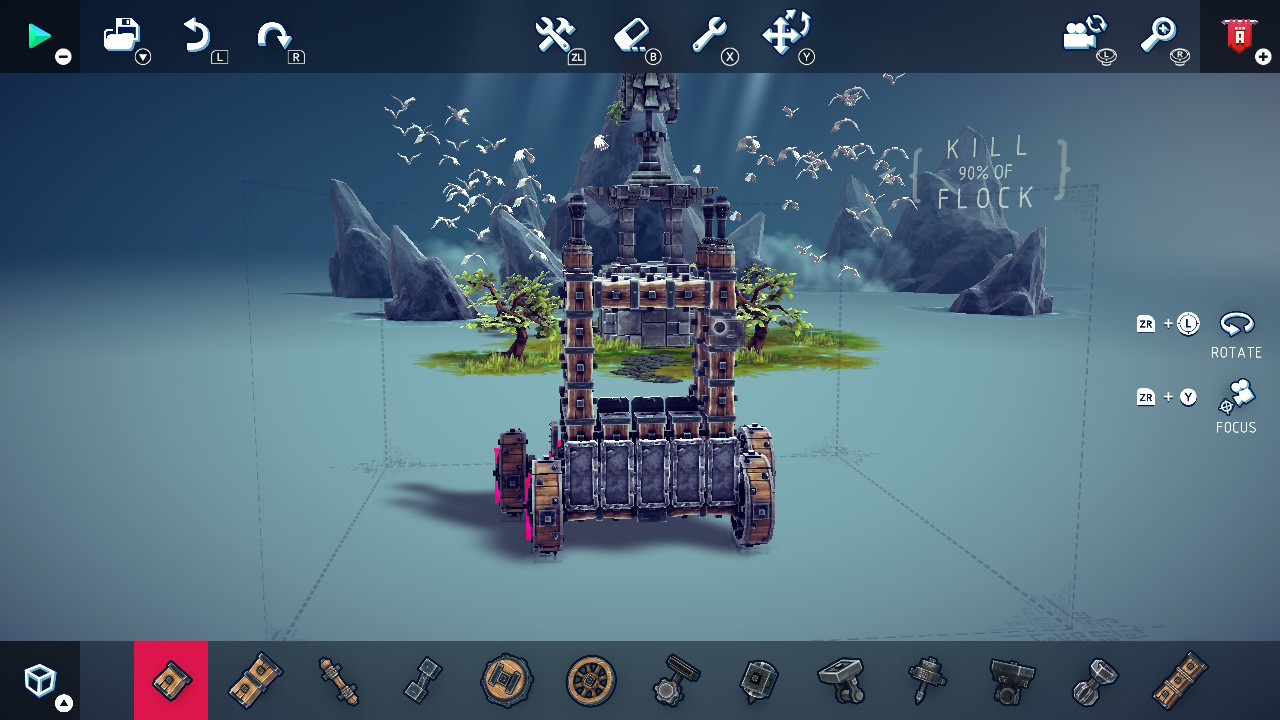Viewport: 1280px width, 720px height.
Task: Select the wooden wheel block
Action: coord(589,680)
